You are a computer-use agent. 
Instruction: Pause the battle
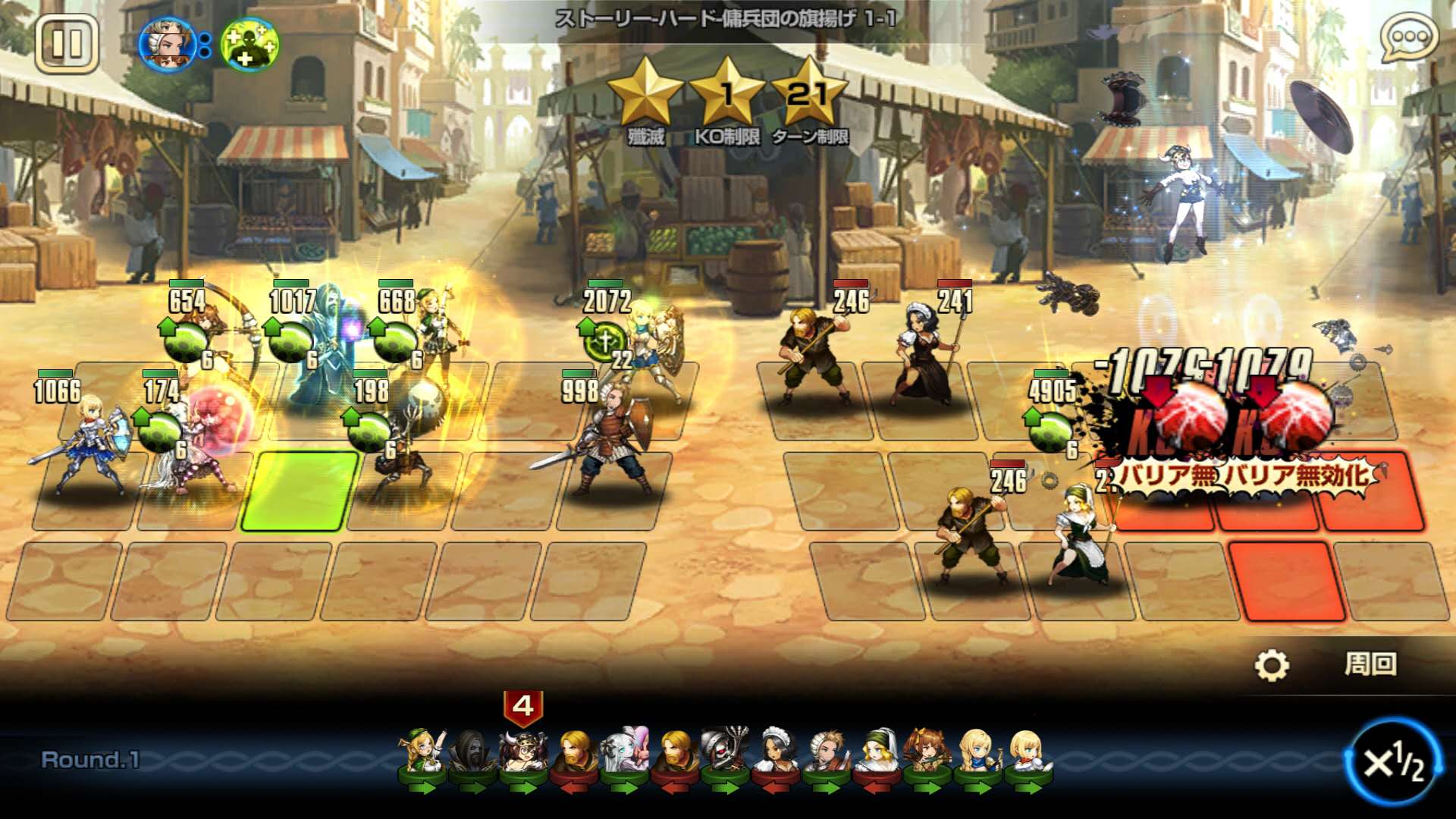67,44
